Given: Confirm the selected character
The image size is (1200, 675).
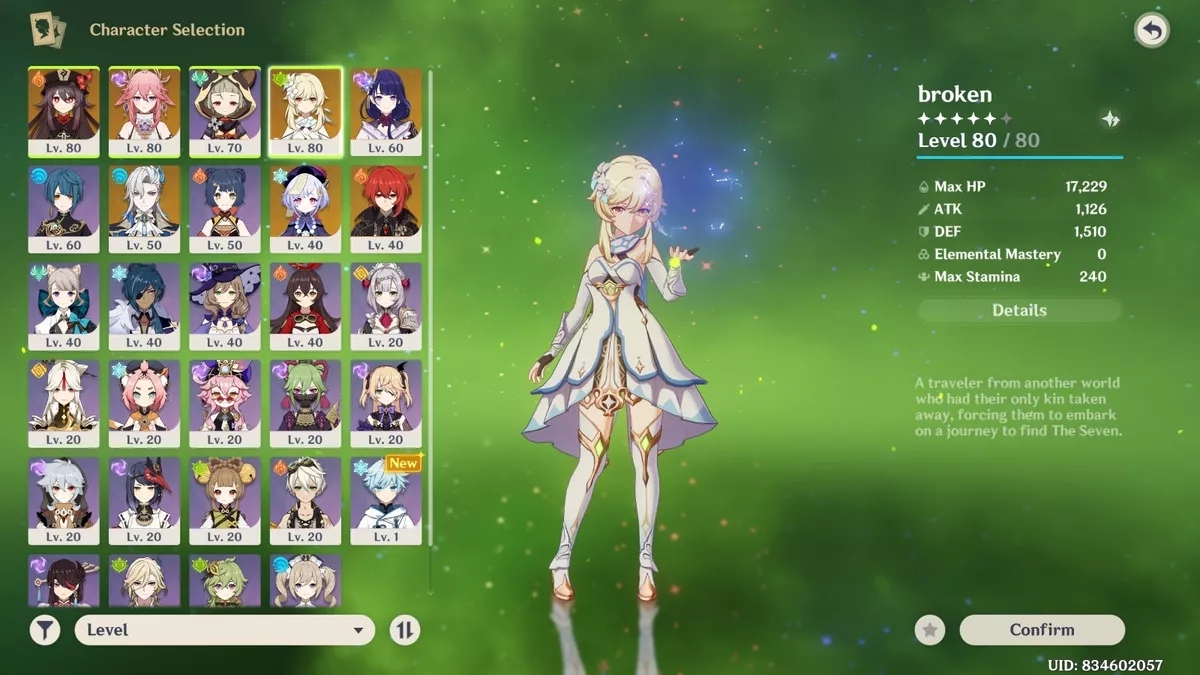Looking at the screenshot, I should pyautogui.click(x=1042, y=630).
